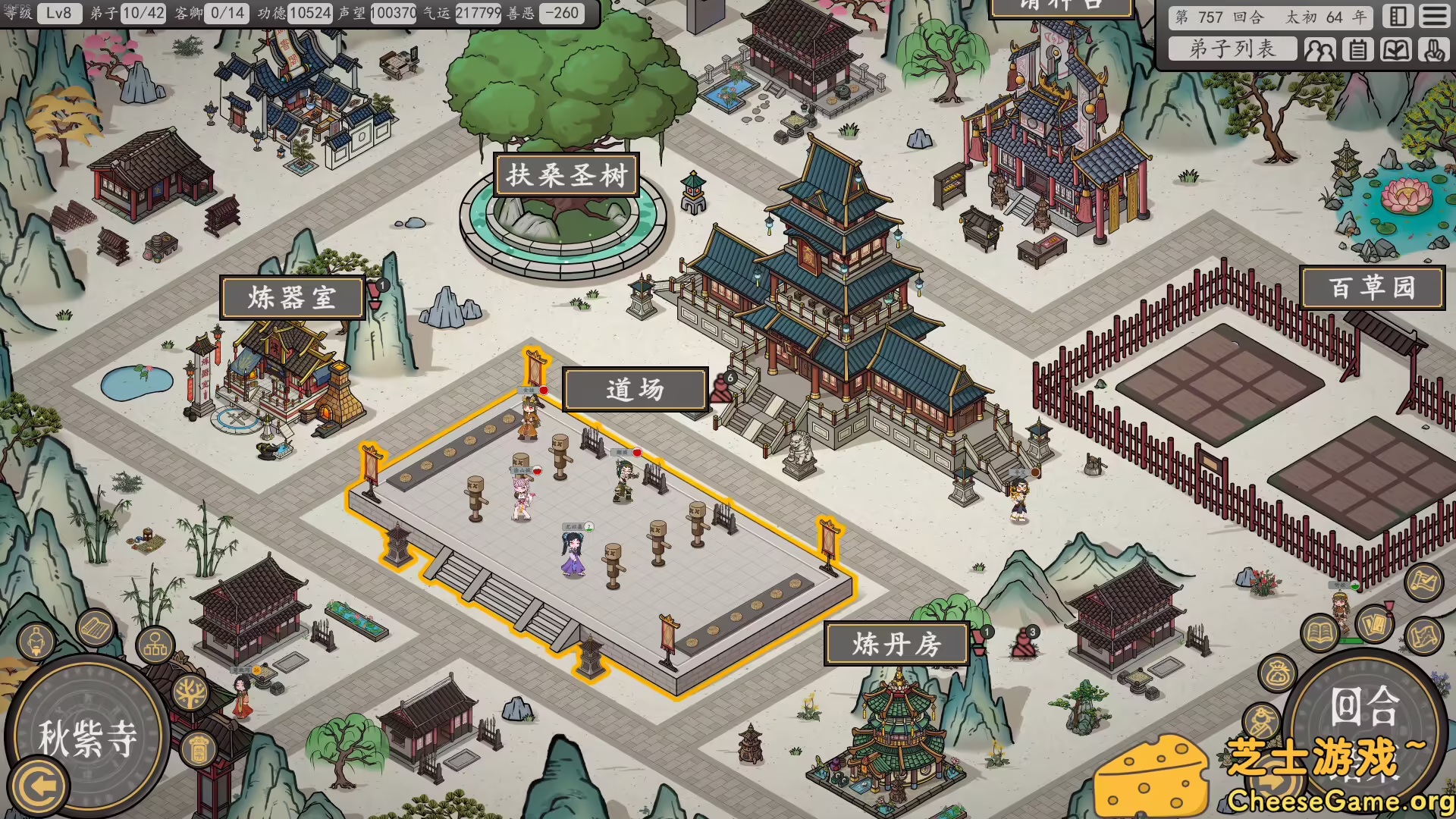The height and width of the screenshot is (819, 1456).
Task: Open the clipboard records icon in top toolbar
Action: click(1358, 49)
